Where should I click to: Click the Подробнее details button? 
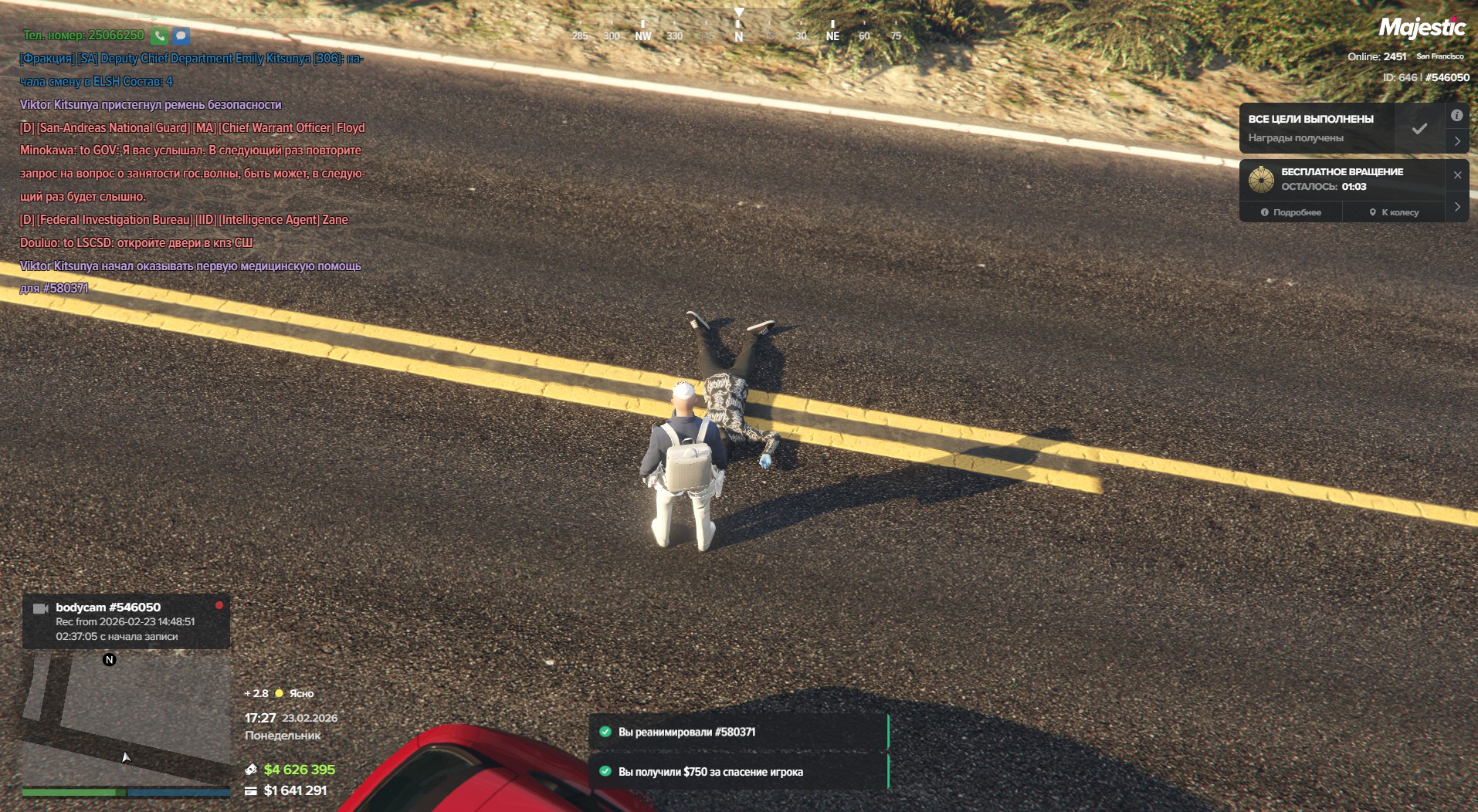tap(1290, 212)
